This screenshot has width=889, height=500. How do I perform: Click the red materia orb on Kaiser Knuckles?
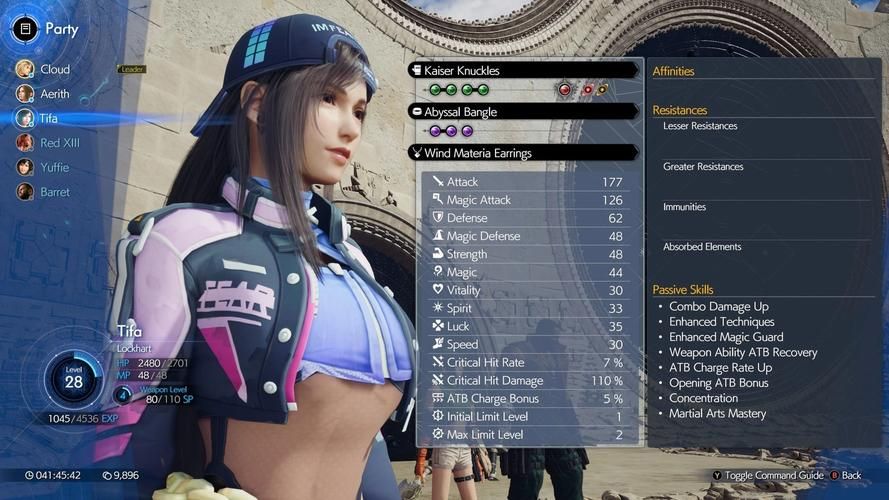pos(564,89)
